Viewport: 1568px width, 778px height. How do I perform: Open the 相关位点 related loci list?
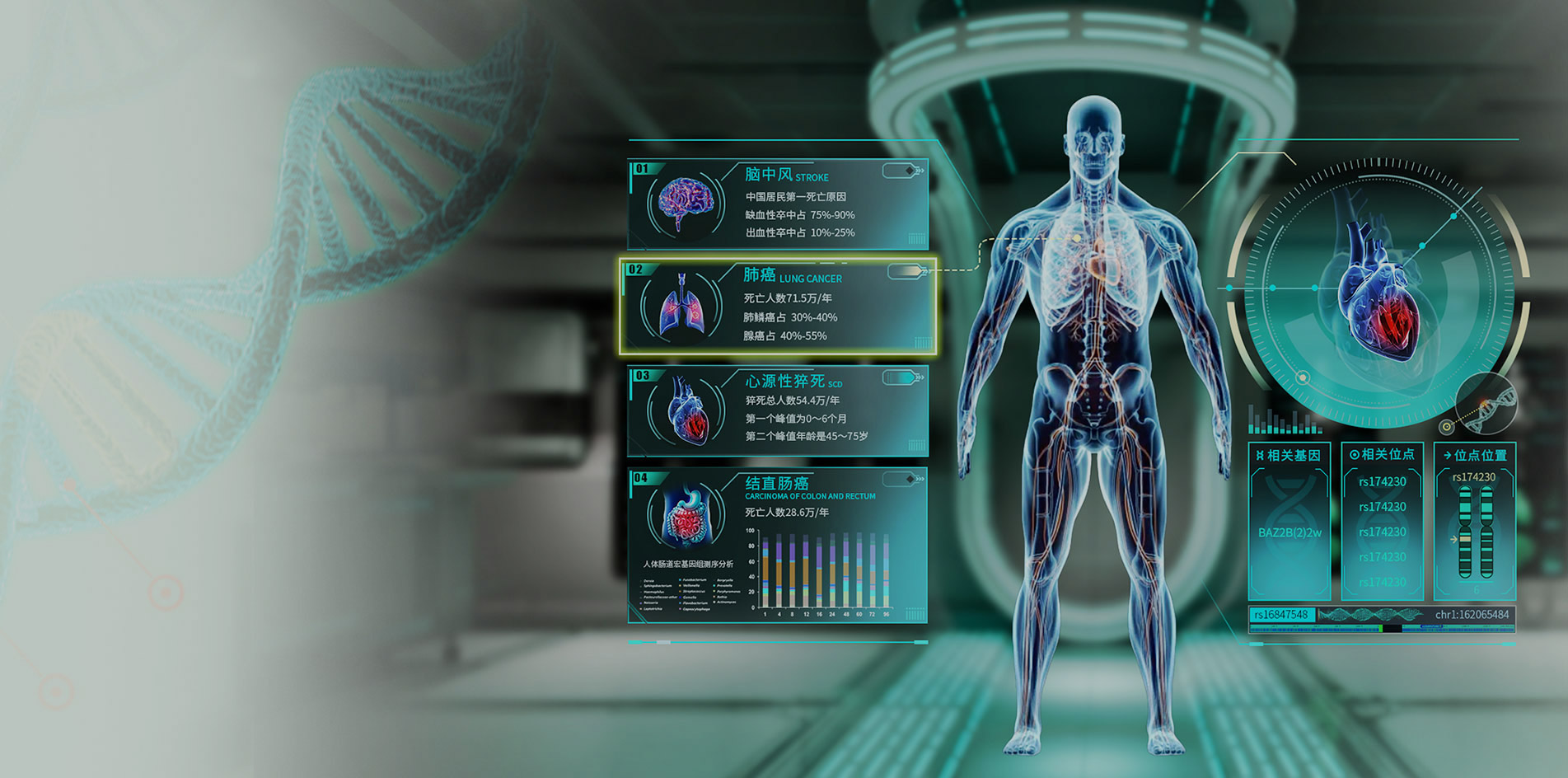click(x=1382, y=455)
